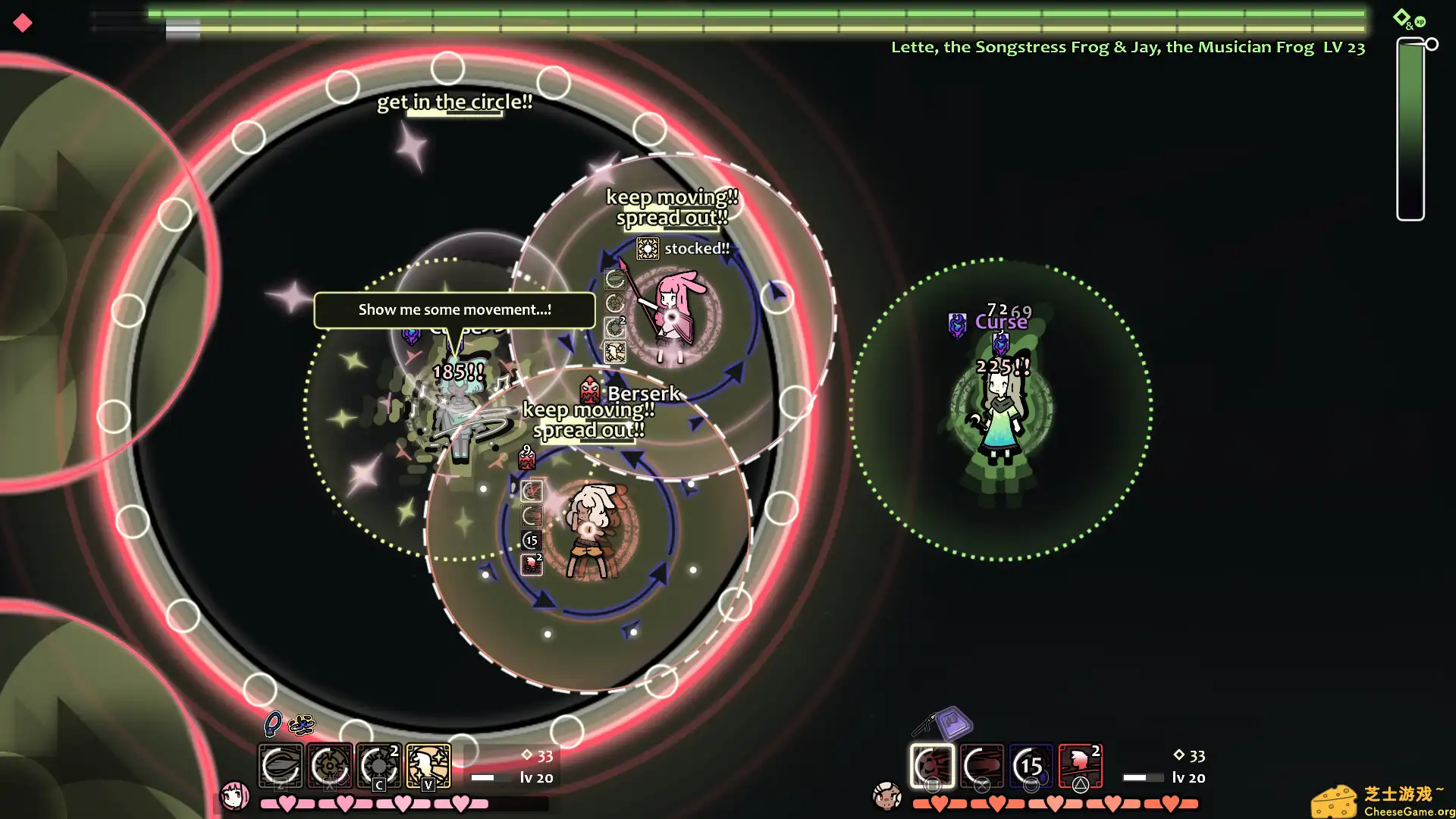
Task: Inspect the purple spellbook item icon
Action: [x=954, y=722]
